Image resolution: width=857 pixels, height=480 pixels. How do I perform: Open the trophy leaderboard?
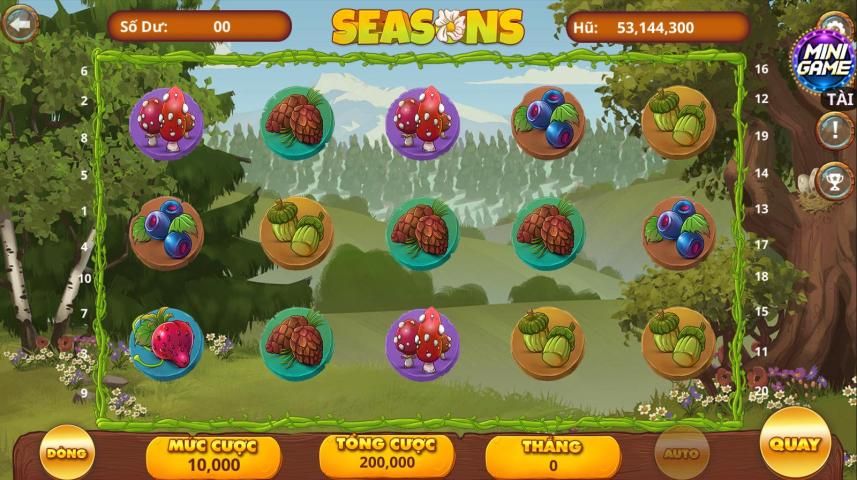[x=833, y=181]
